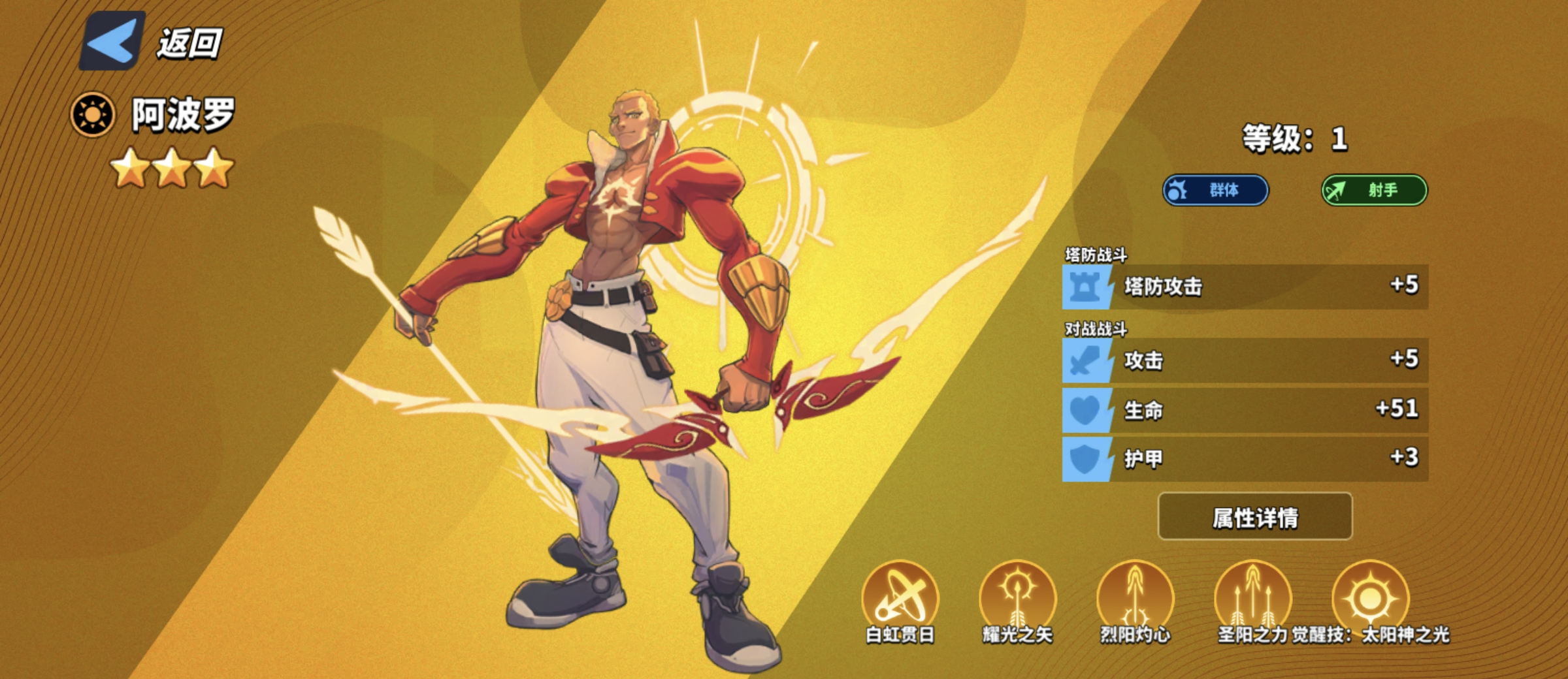
Task: Select the 塔防攻击 stat row
Action: pos(1245,287)
